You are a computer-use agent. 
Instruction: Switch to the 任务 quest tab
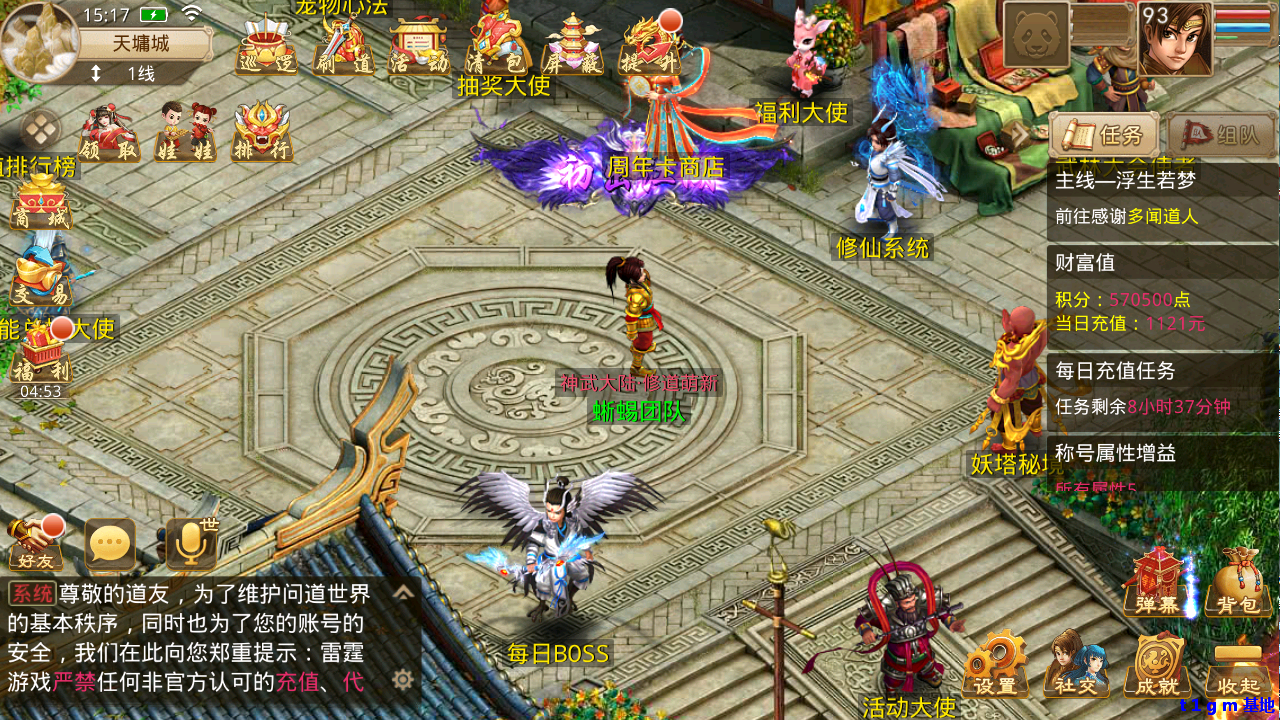[1104, 135]
